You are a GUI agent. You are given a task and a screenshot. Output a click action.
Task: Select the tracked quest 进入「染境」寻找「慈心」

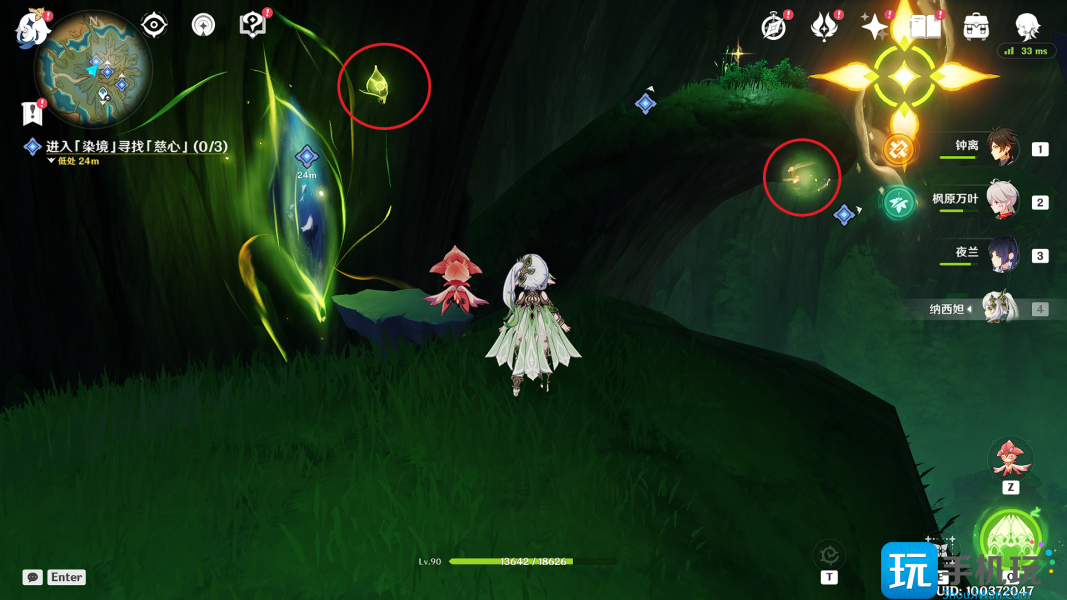pos(136,147)
